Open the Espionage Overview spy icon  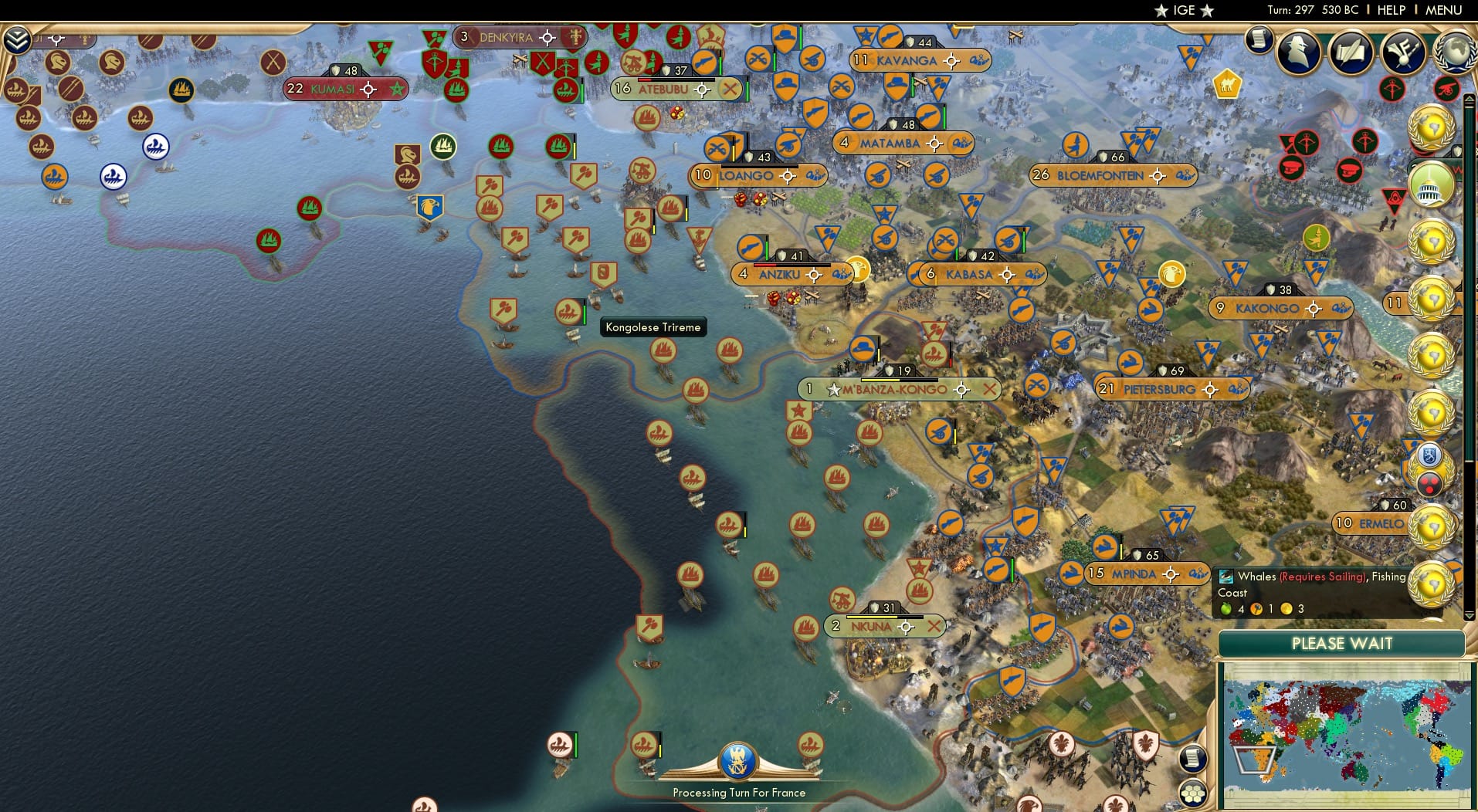(x=1299, y=50)
